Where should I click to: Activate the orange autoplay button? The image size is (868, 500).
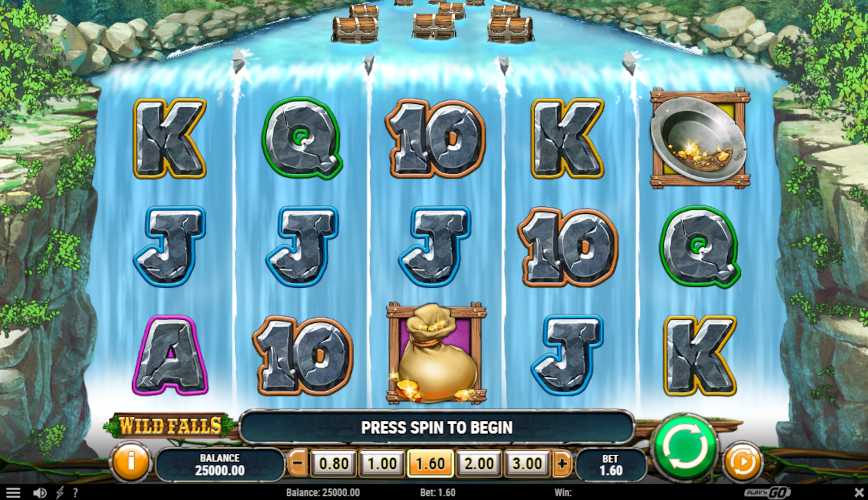pos(742,463)
